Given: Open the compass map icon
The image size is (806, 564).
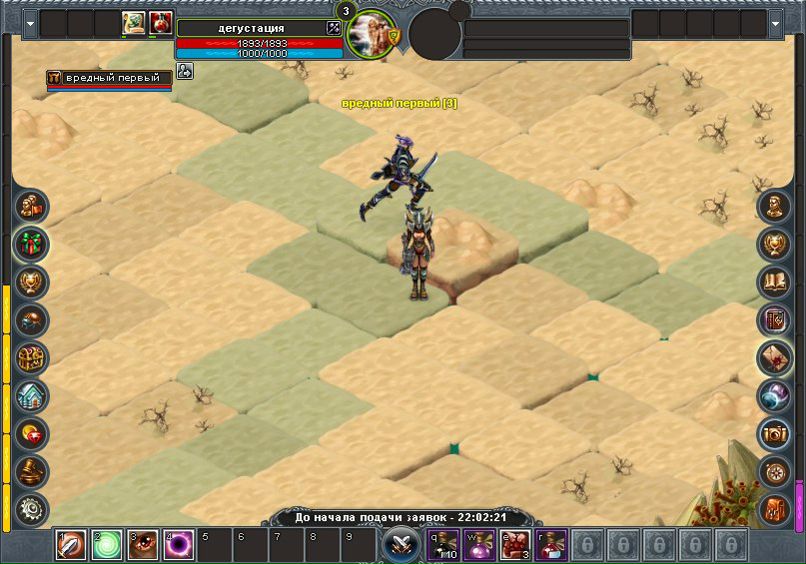Looking at the screenshot, I should coord(774,471).
